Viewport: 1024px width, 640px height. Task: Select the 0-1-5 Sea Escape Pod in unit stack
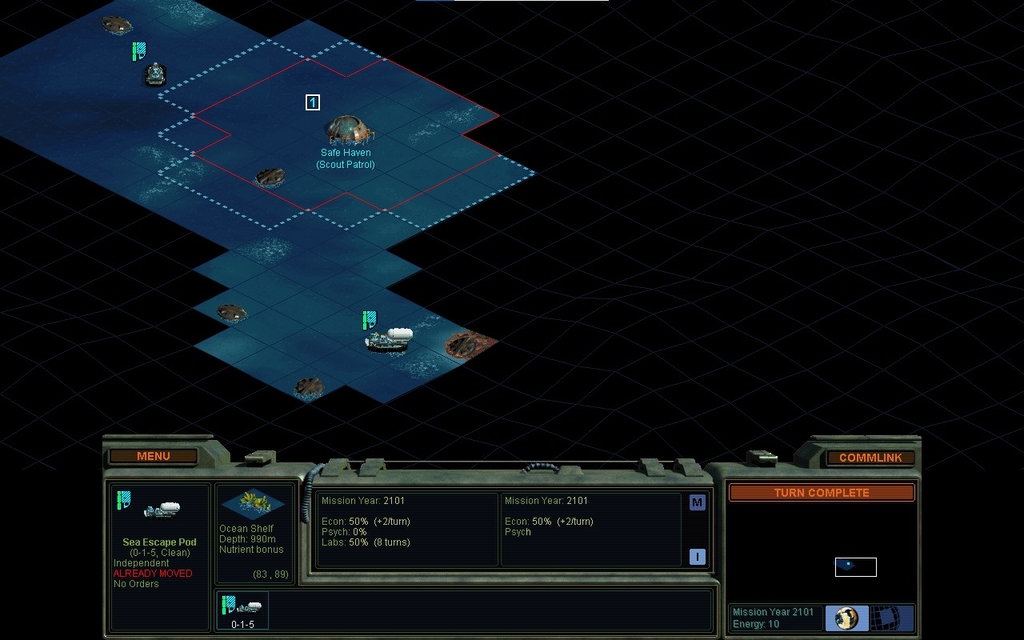tap(242, 609)
